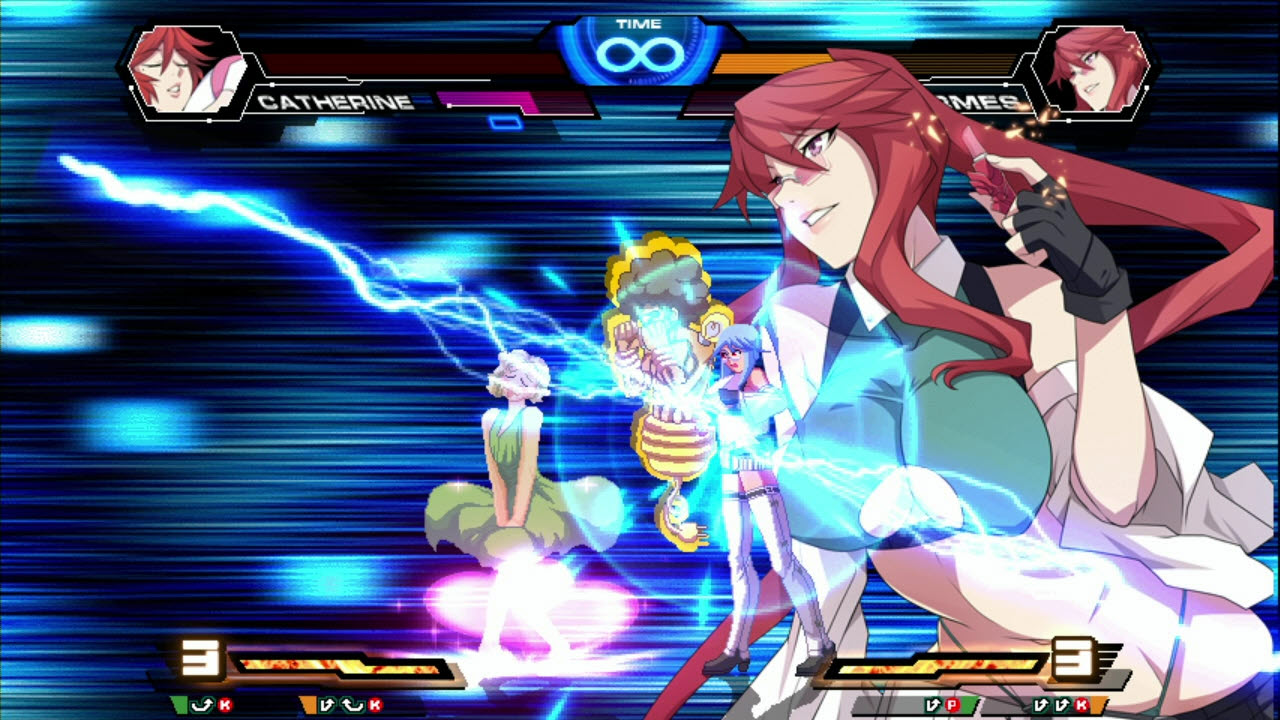The height and width of the screenshot is (720, 1280).
Task: Click Catherine's character portrait
Action: pyautogui.click(x=183, y=70)
